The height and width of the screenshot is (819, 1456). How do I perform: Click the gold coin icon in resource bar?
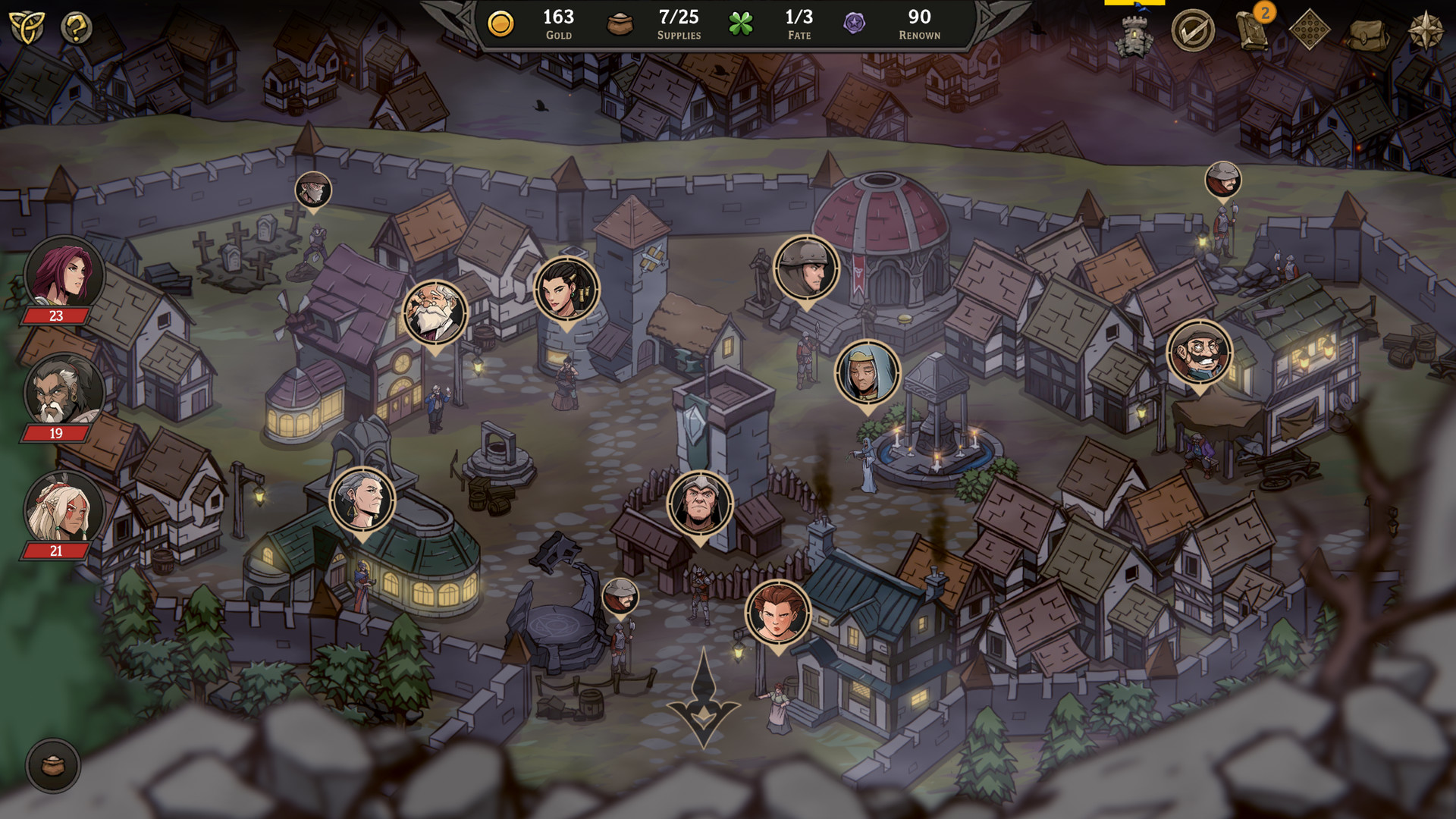click(x=500, y=21)
